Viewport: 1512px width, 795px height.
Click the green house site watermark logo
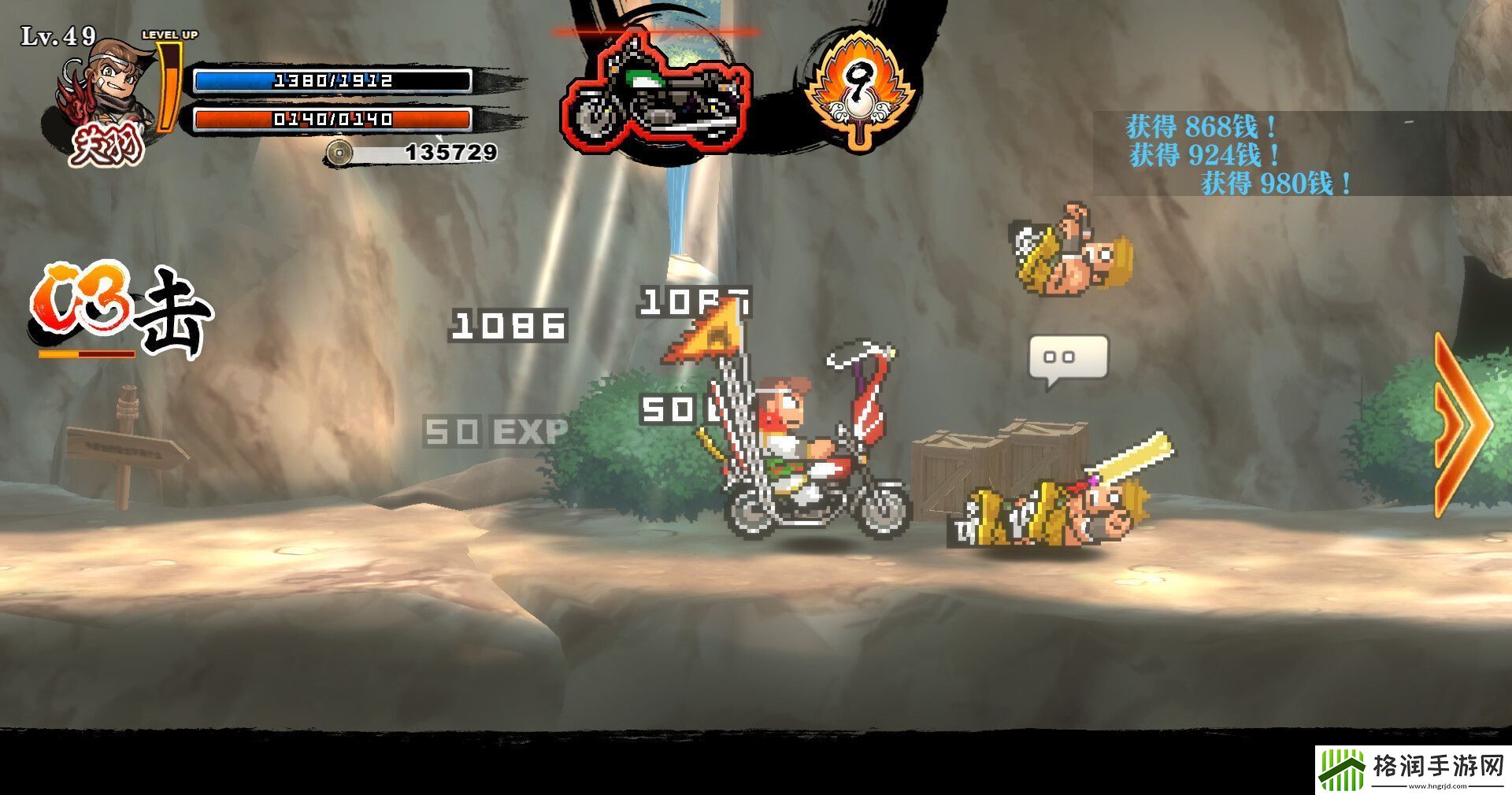point(1343,769)
